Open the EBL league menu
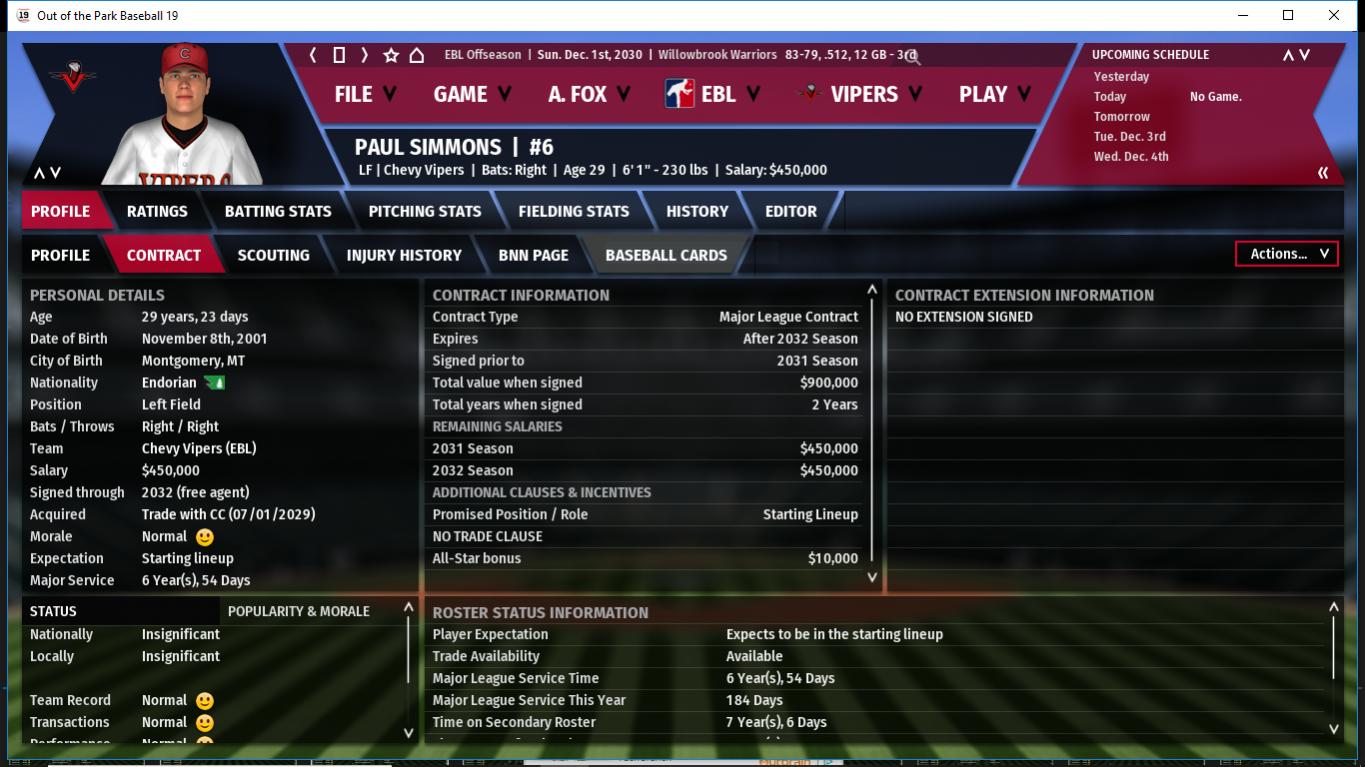 (x=713, y=94)
